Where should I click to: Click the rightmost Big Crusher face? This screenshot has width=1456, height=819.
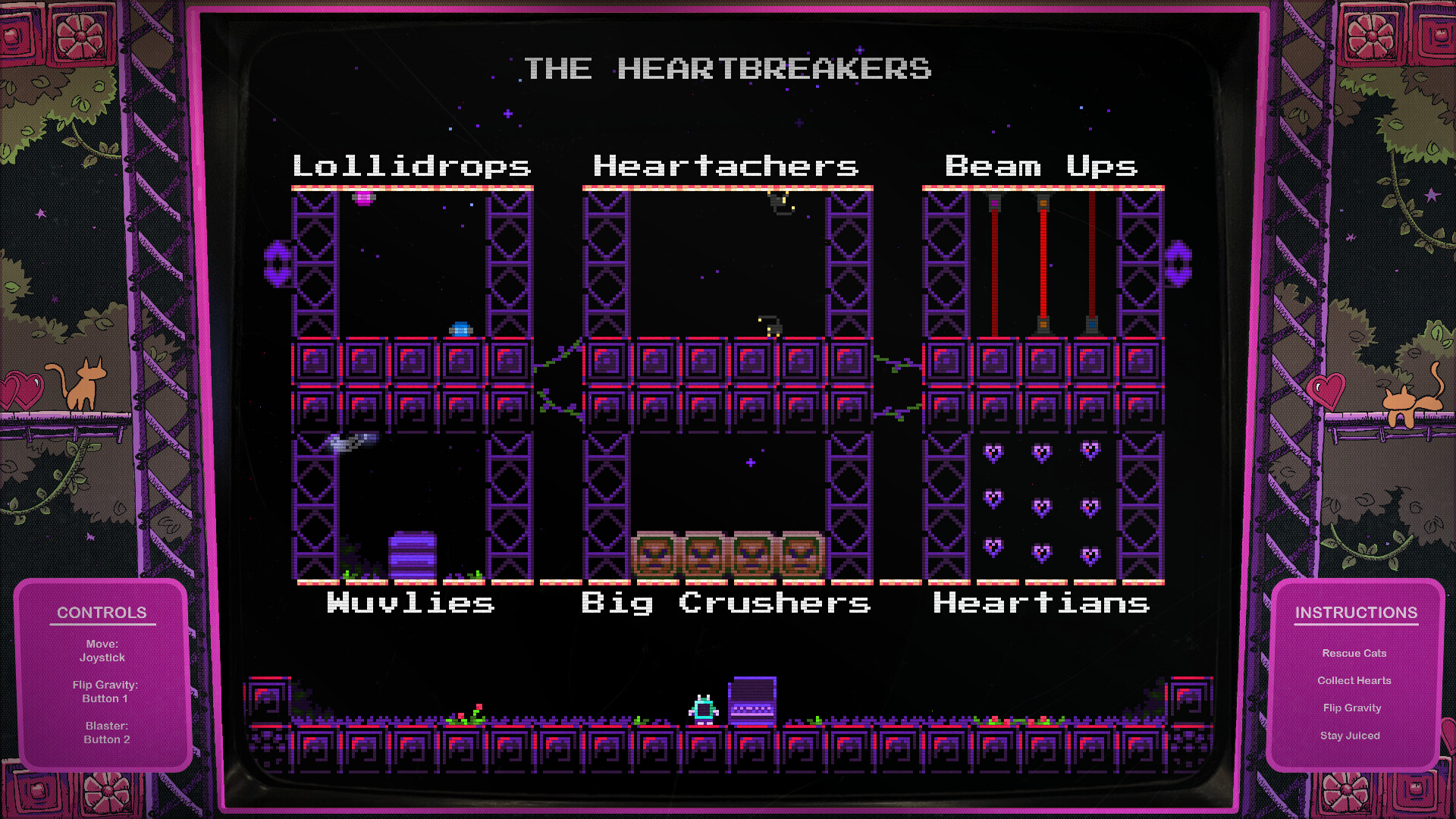800,556
